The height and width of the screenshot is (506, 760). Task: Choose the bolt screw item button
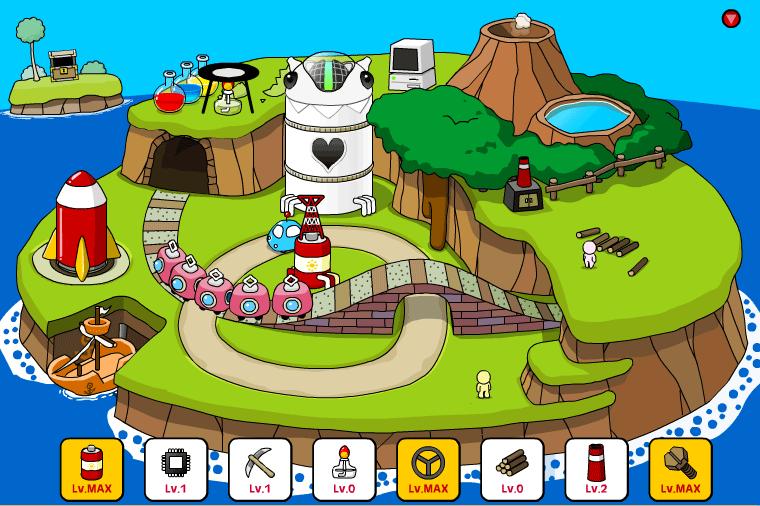681,469
